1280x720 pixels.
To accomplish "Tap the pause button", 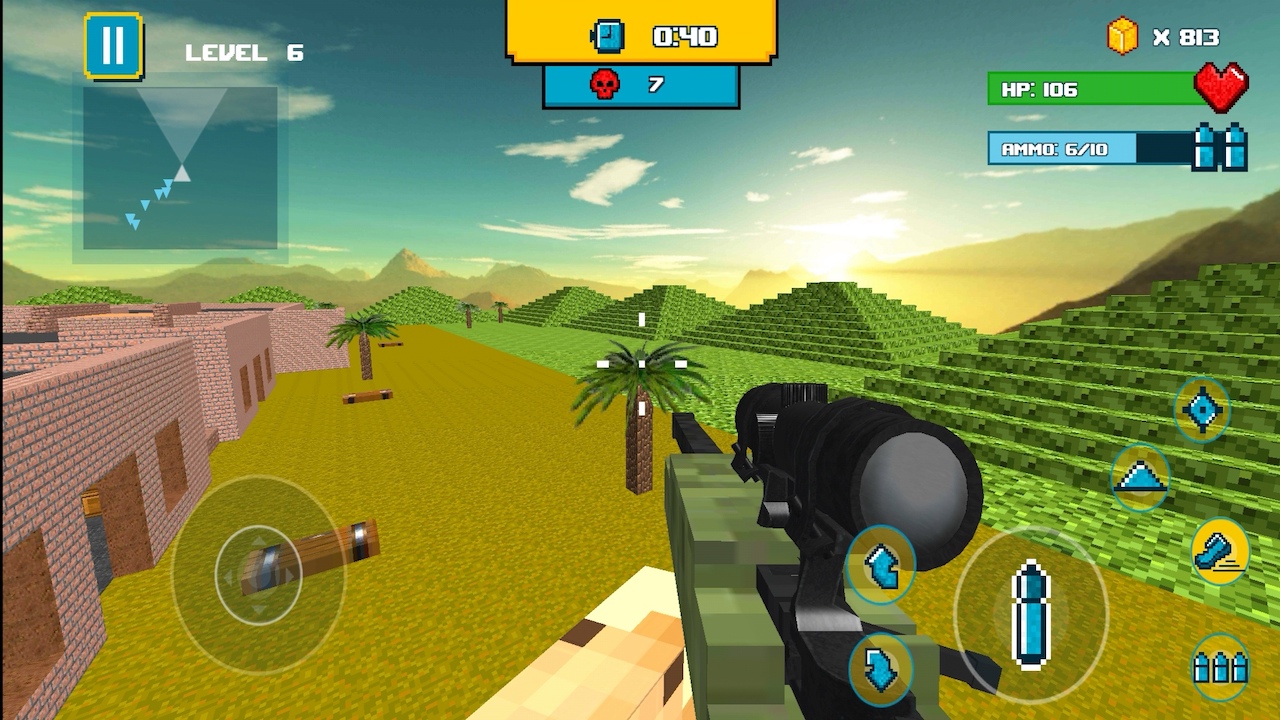I will pos(113,45).
